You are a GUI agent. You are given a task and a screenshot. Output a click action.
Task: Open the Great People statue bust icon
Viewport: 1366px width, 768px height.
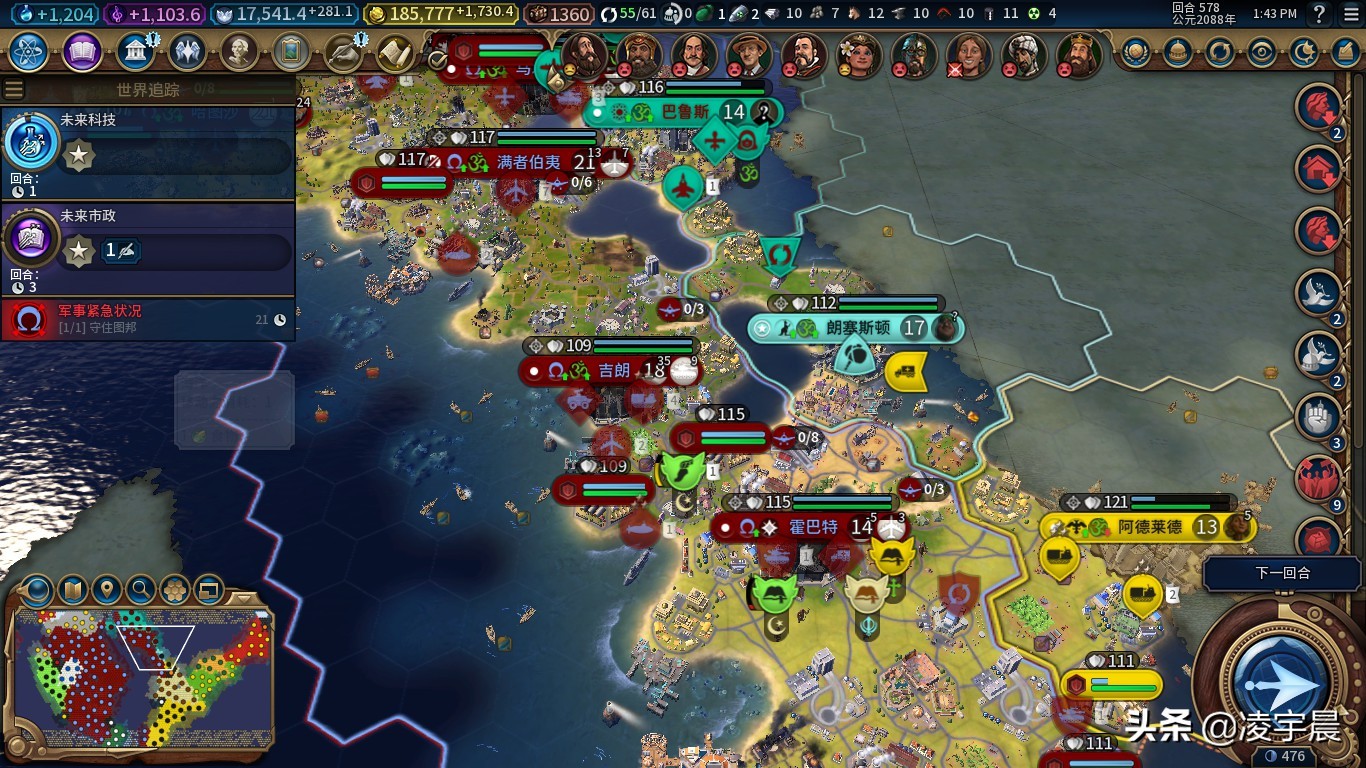[x=238, y=52]
